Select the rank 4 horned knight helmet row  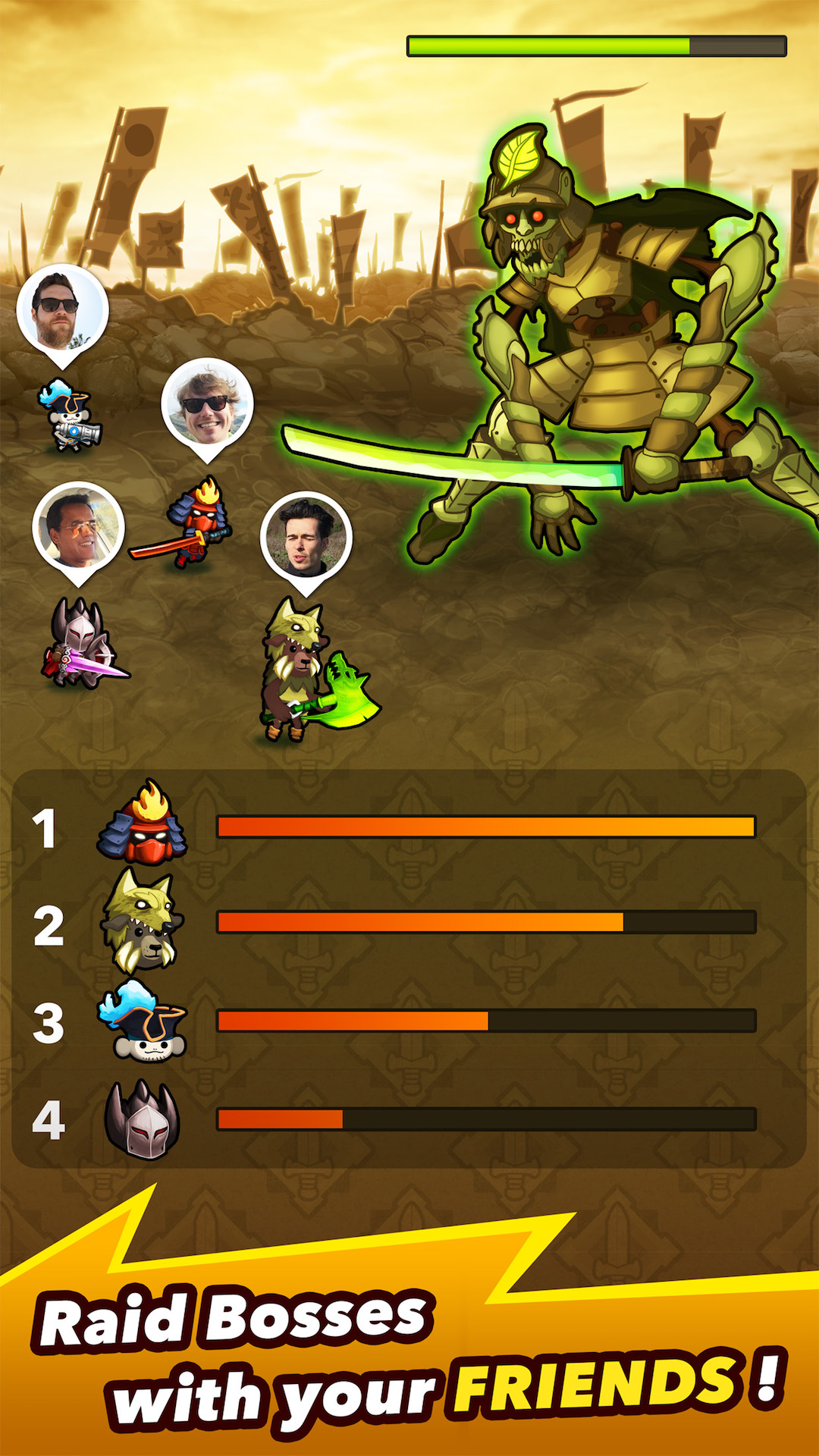[x=409, y=1119]
